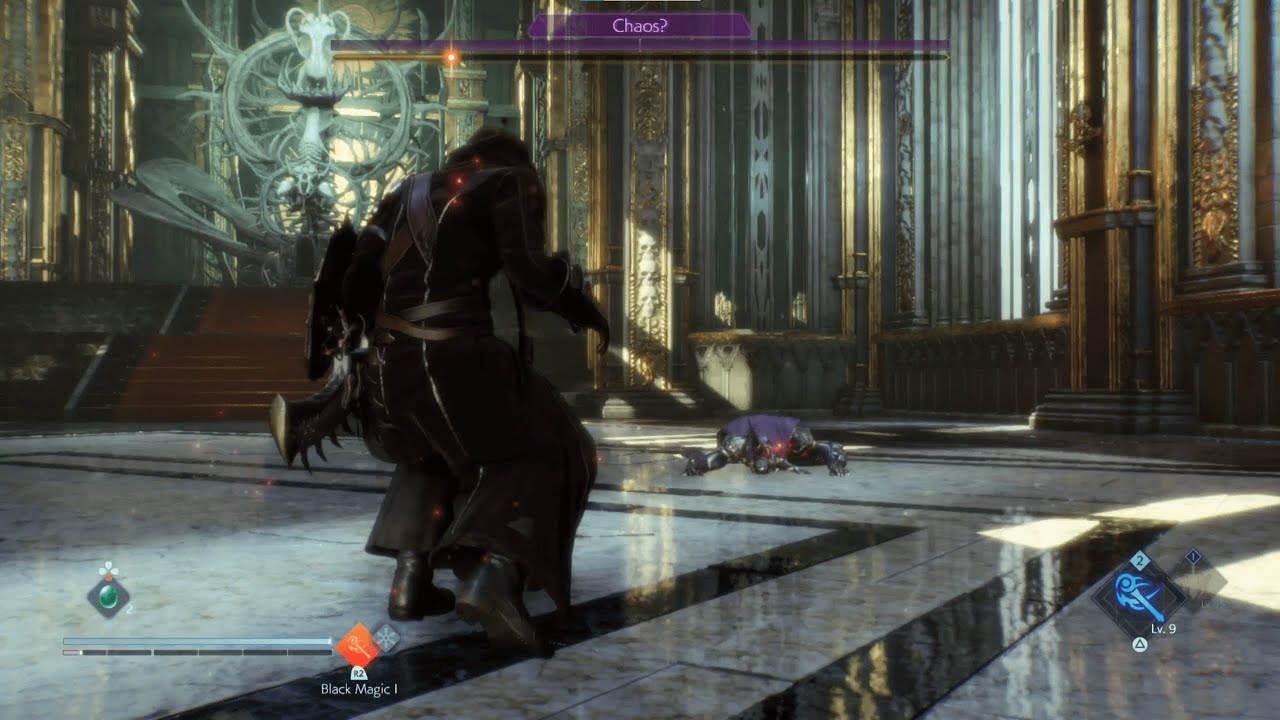Select the grey snowflake ability icon
Screen dimensions: 1280x720
pos(386,639)
